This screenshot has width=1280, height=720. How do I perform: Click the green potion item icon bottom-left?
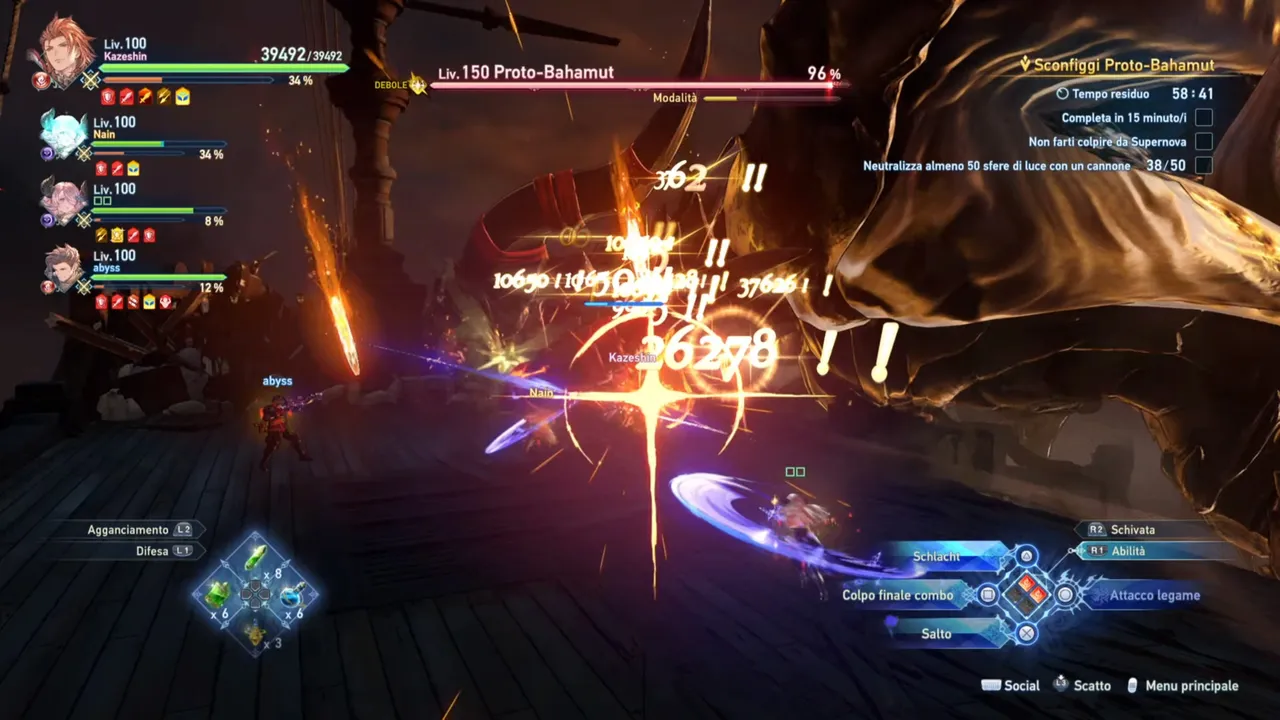pos(255,558)
